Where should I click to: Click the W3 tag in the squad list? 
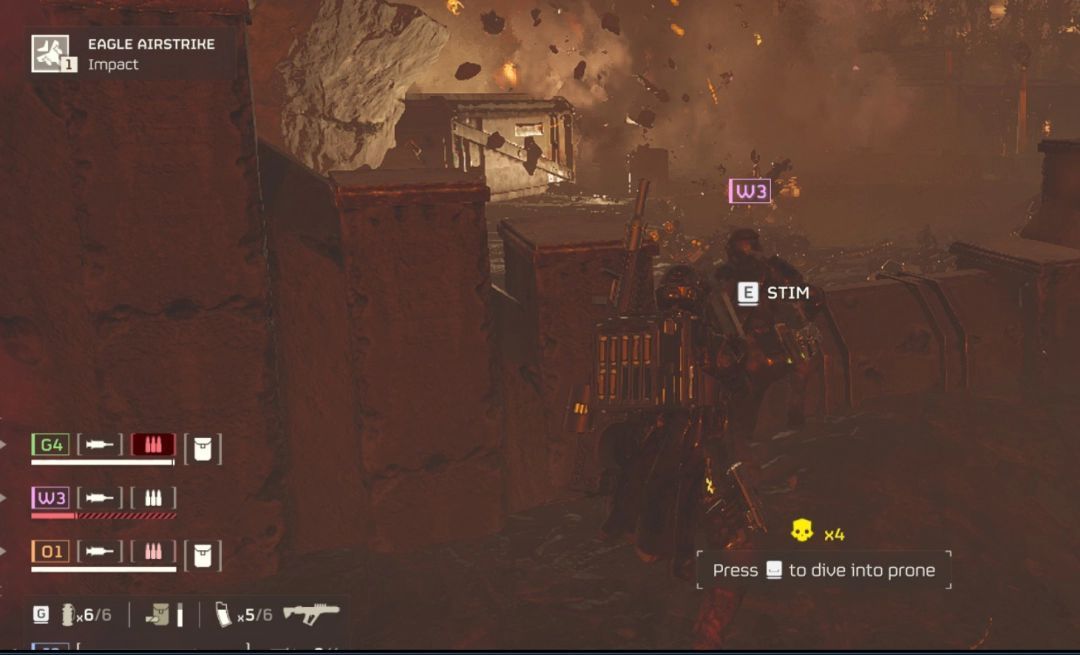point(50,498)
